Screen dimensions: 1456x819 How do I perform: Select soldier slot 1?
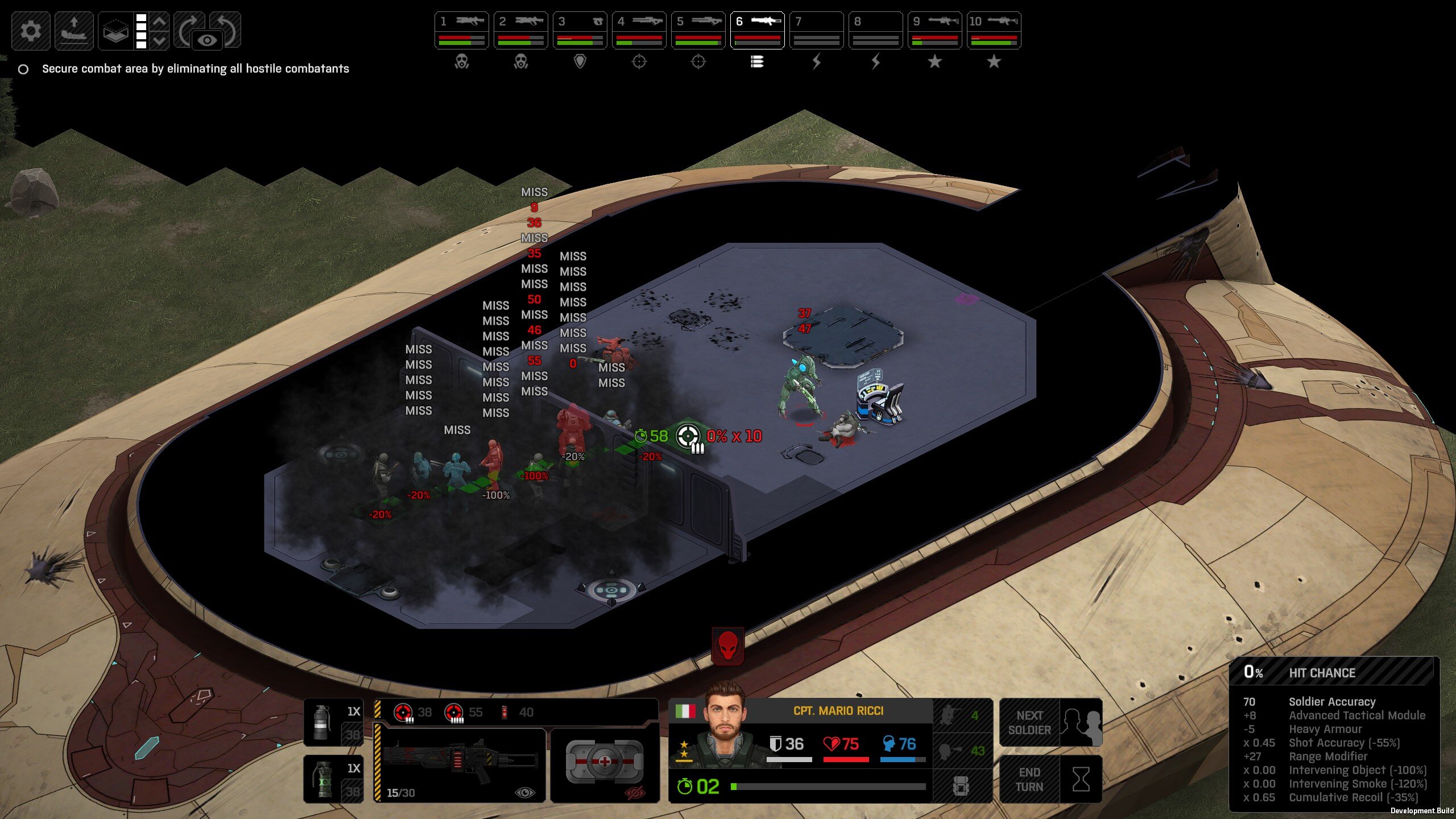click(461, 30)
